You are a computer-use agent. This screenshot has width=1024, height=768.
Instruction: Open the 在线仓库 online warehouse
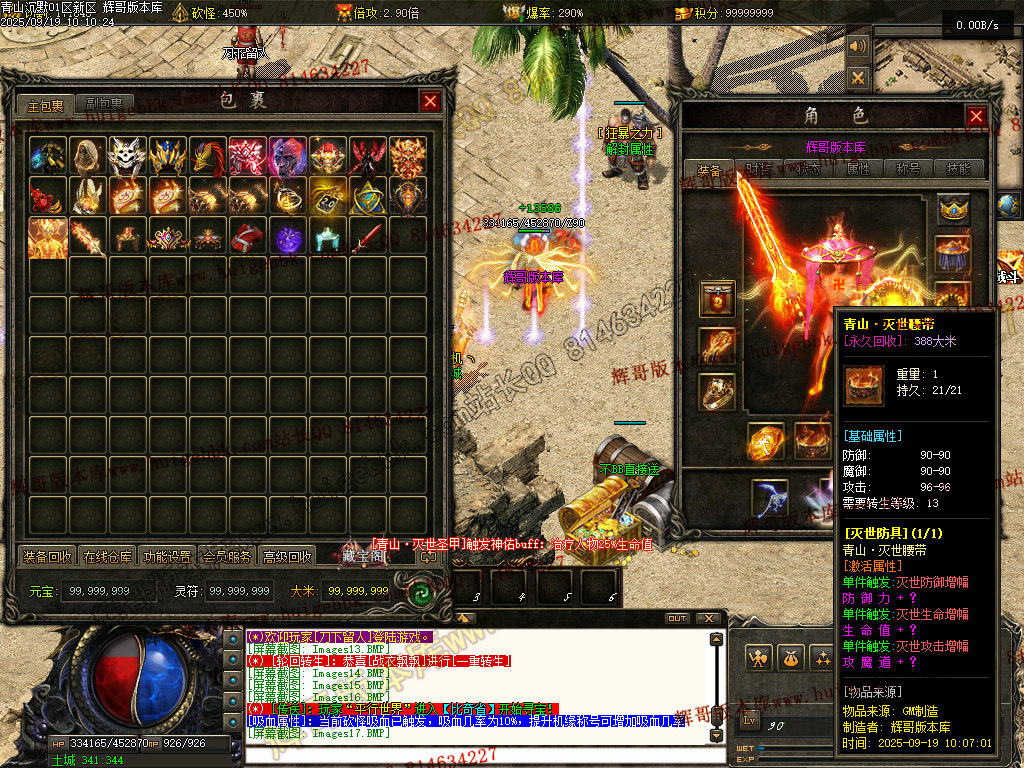pos(107,557)
